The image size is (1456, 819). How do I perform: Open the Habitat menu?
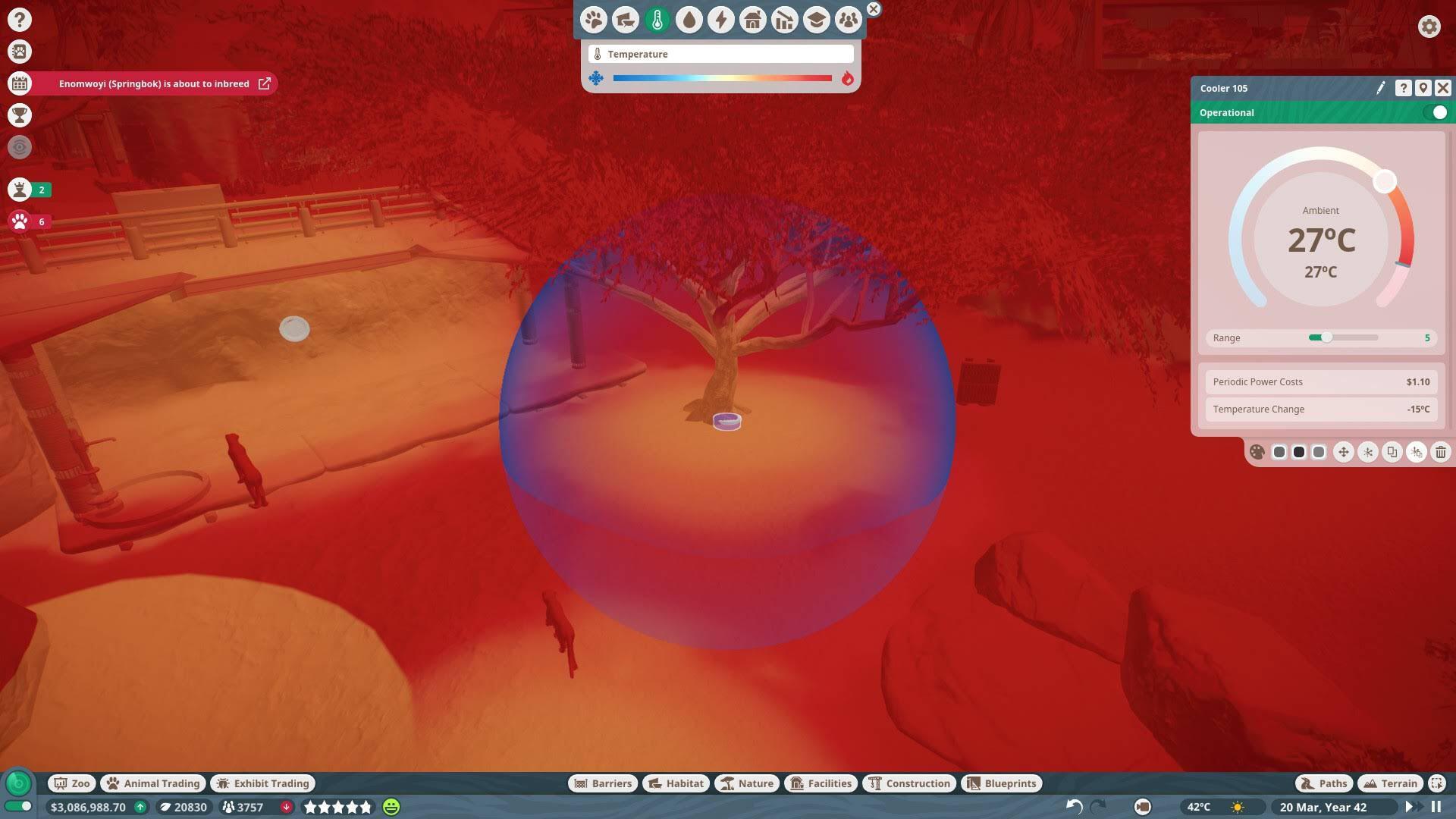tap(675, 783)
